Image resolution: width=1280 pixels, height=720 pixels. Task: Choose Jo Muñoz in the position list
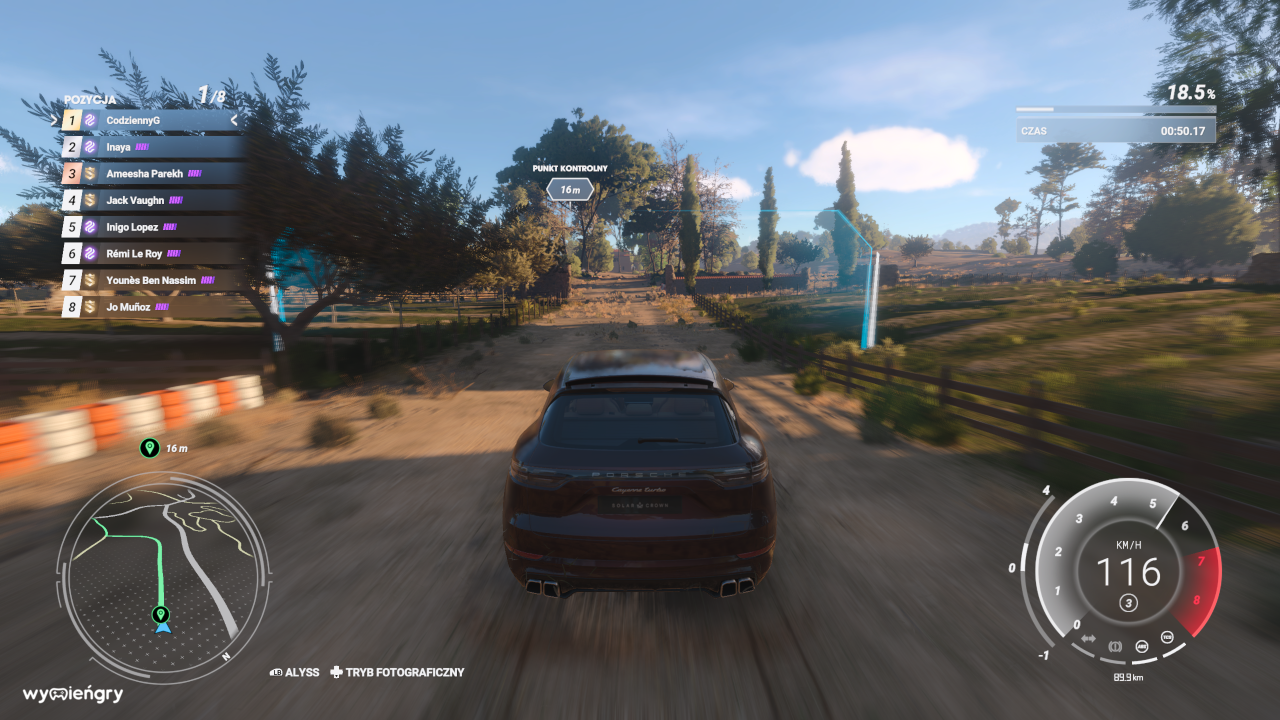click(x=150, y=307)
